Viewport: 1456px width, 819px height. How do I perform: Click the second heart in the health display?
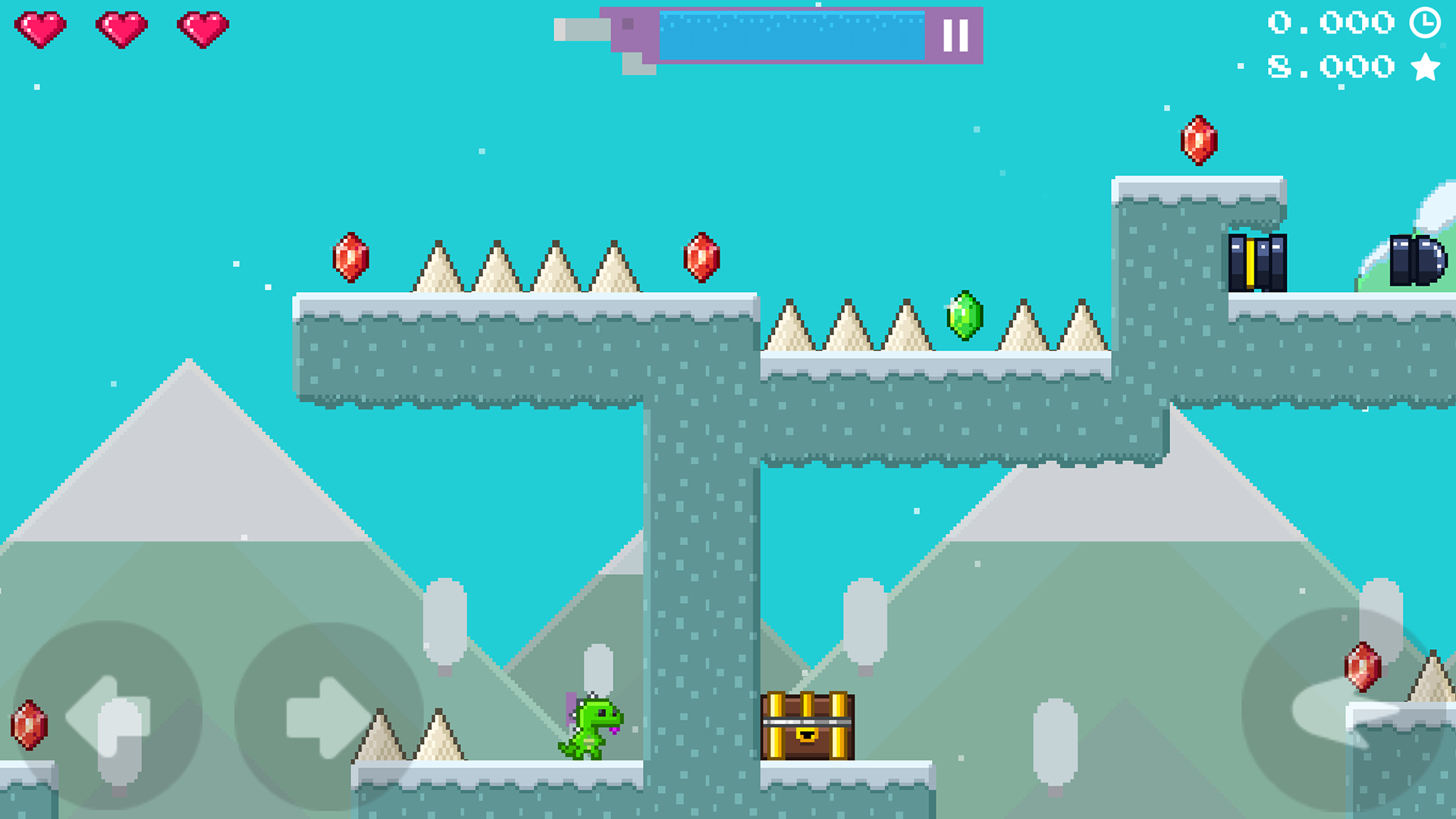pyautogui.click(x=121, y=27)
